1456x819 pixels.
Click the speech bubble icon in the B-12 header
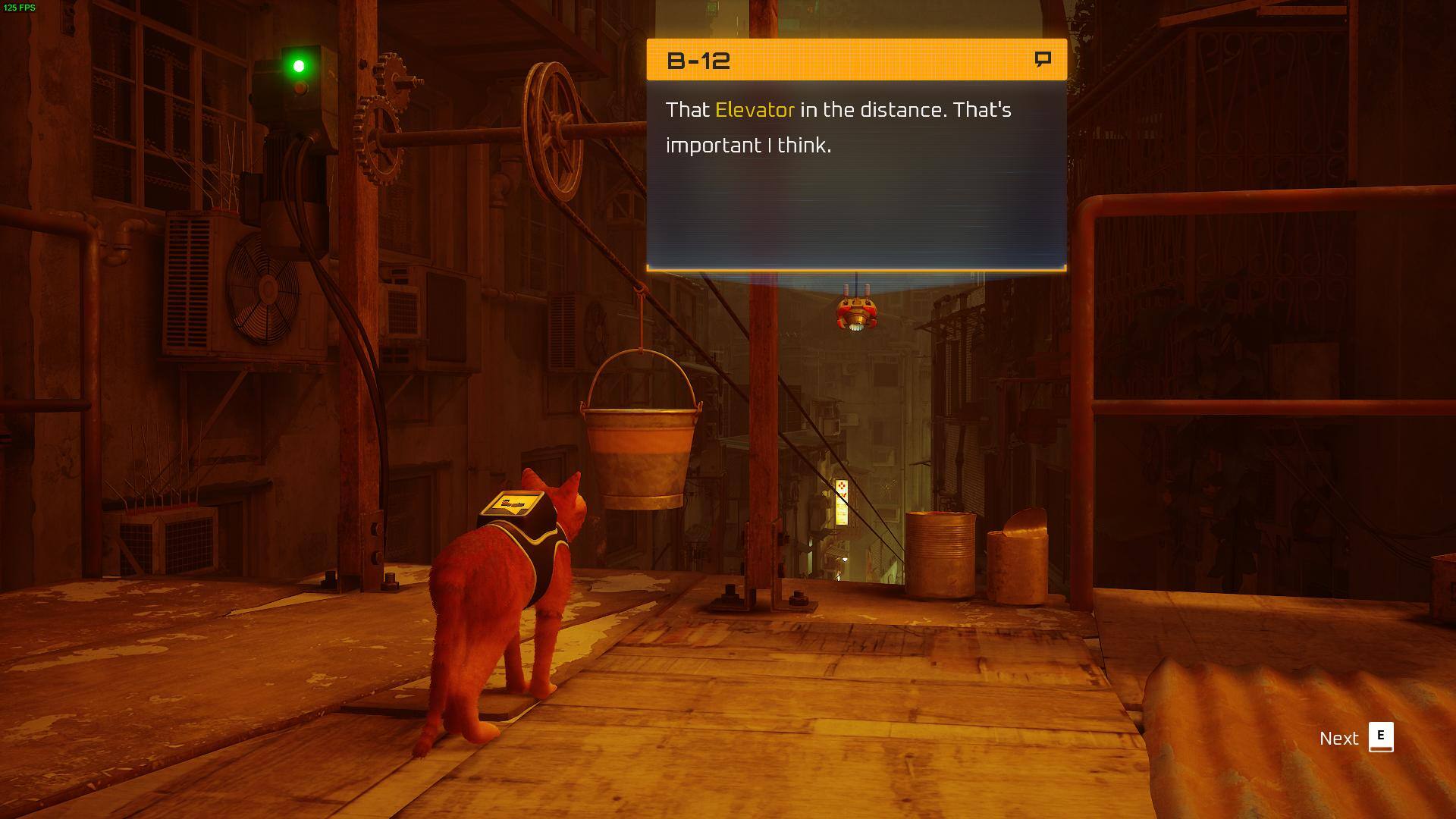tap(1043, 59)
